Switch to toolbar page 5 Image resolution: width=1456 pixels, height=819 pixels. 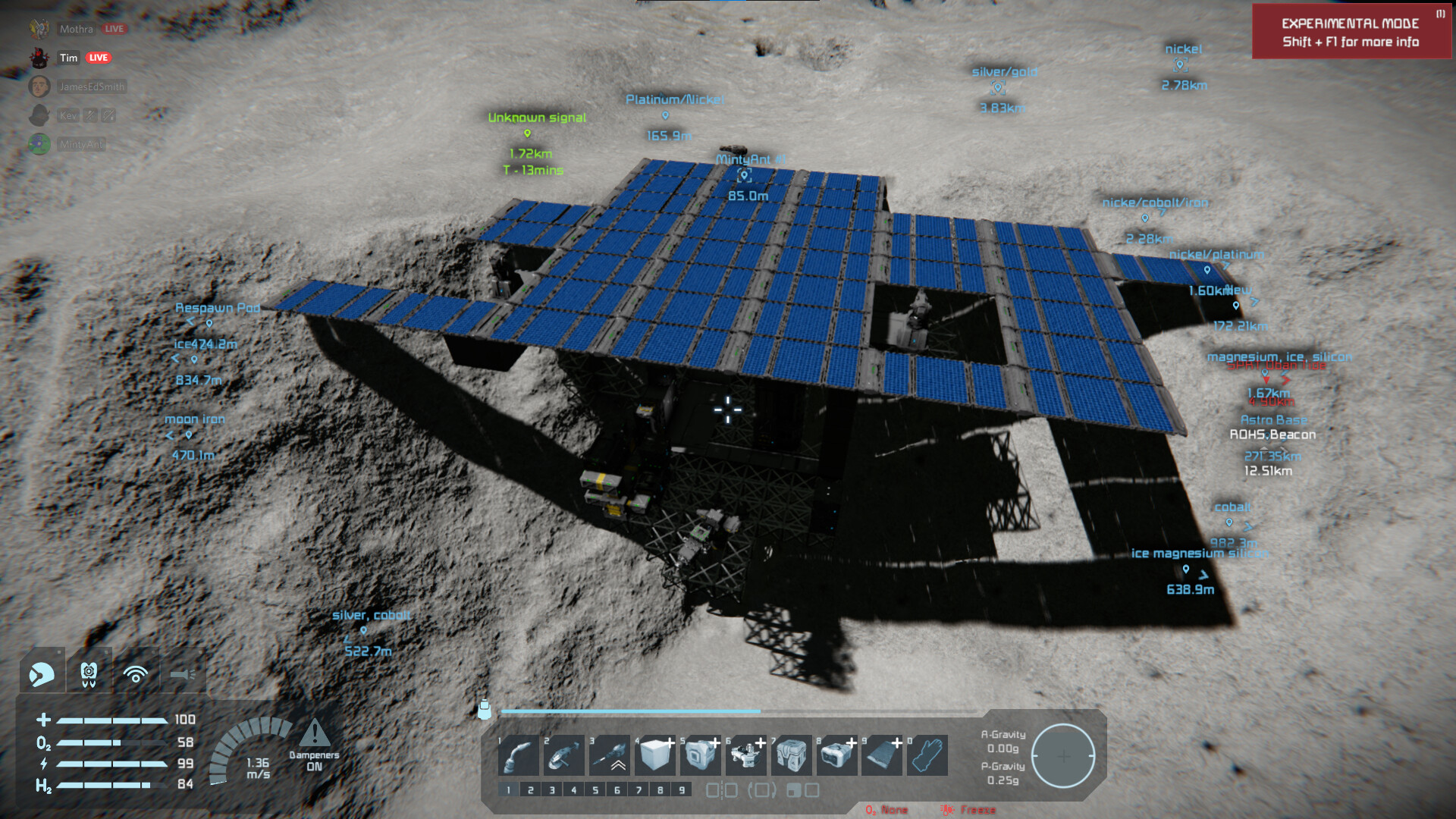(x=595, y=790)
